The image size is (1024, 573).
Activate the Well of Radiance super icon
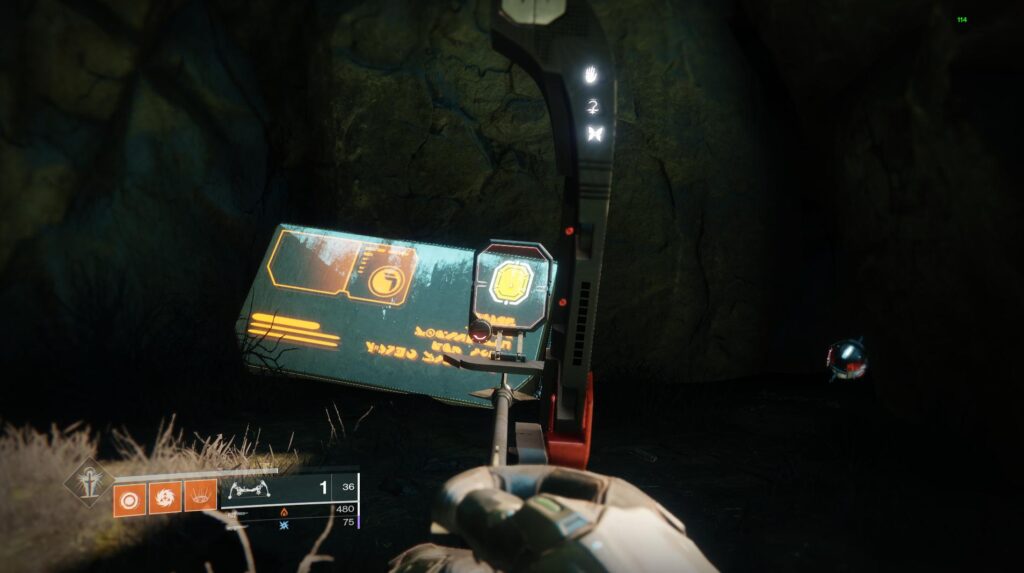pos(88,483)
